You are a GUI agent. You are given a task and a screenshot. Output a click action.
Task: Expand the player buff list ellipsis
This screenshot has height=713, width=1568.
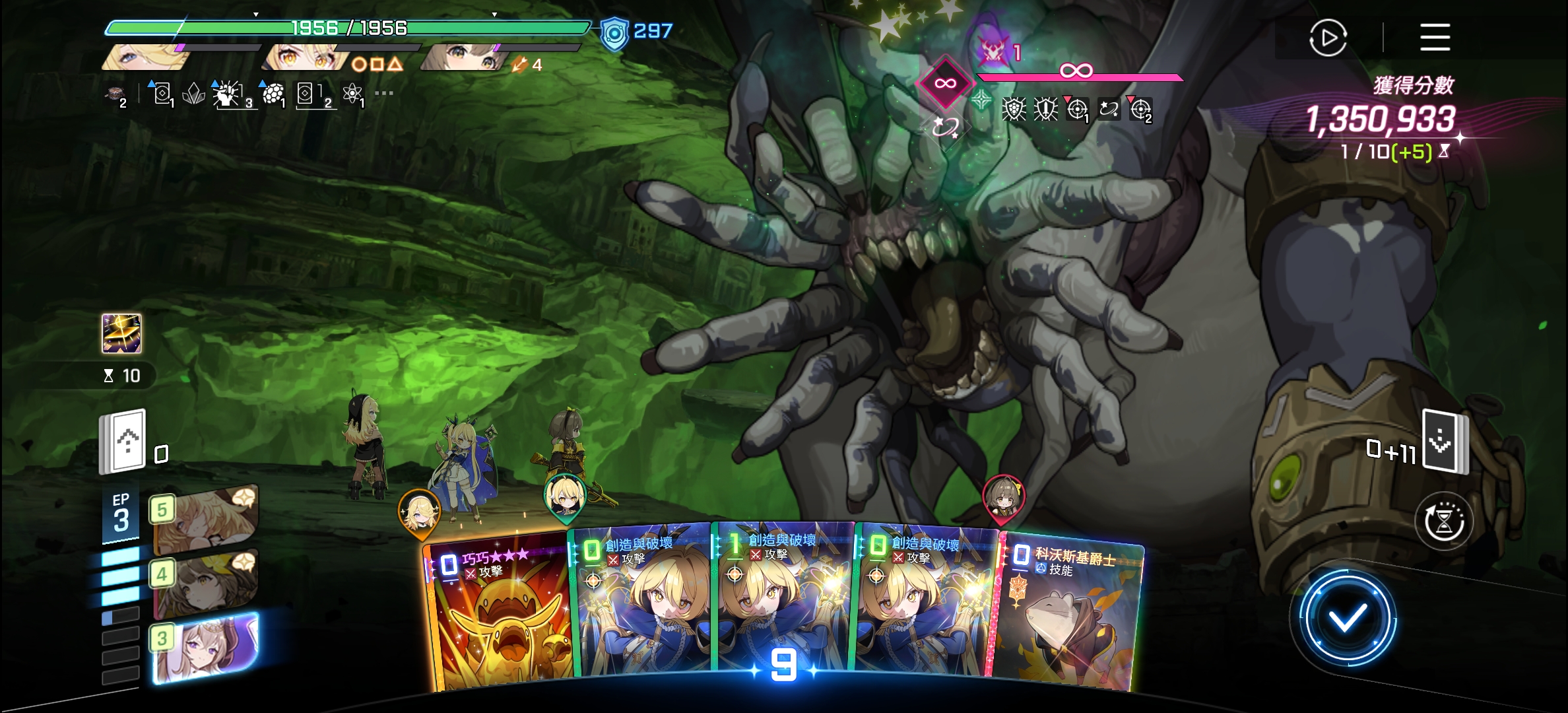(383, 93)
